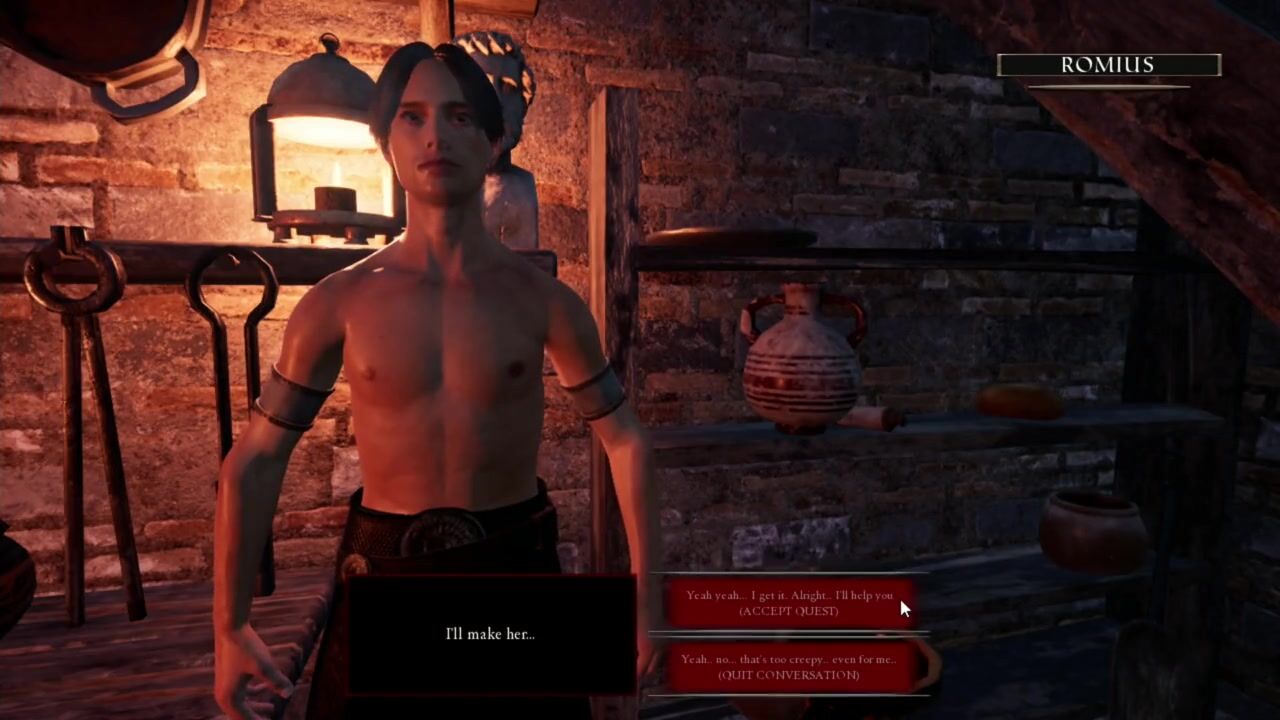Choose the quit conversation reply
Screen dimensions: 1280x720
(x=789, y=667)
